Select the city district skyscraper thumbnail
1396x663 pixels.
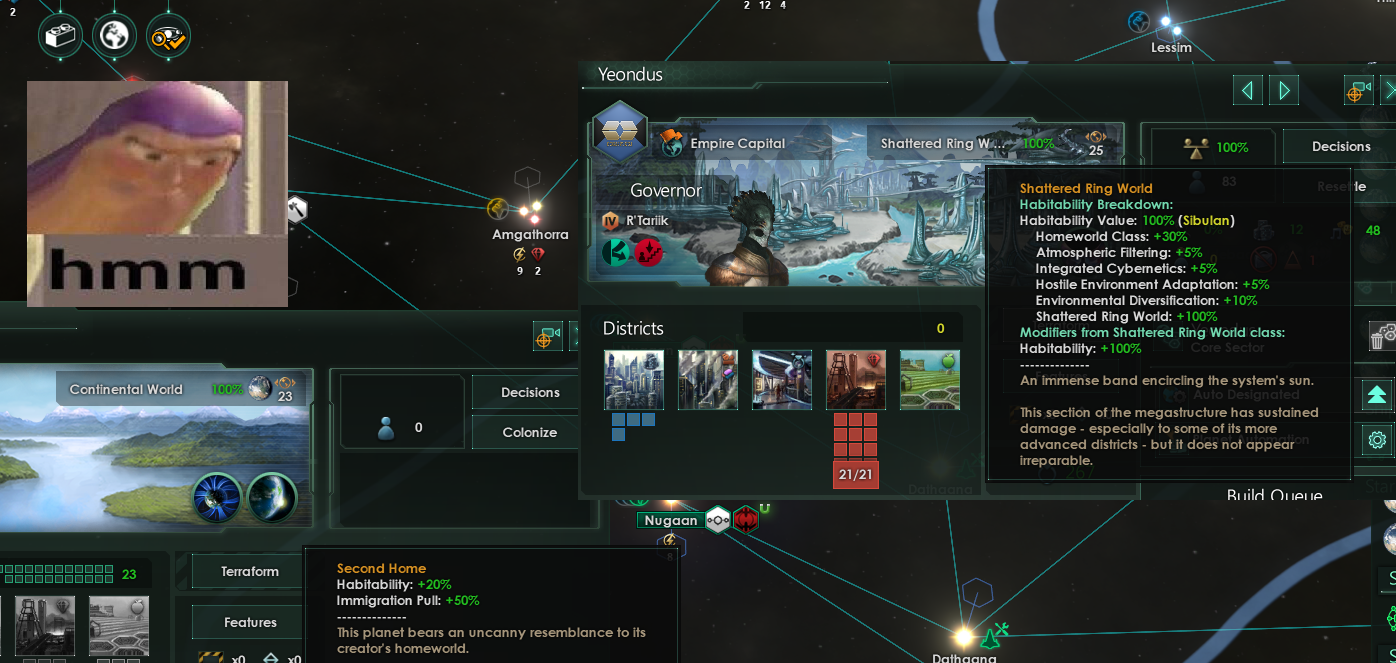click(634, 380)
